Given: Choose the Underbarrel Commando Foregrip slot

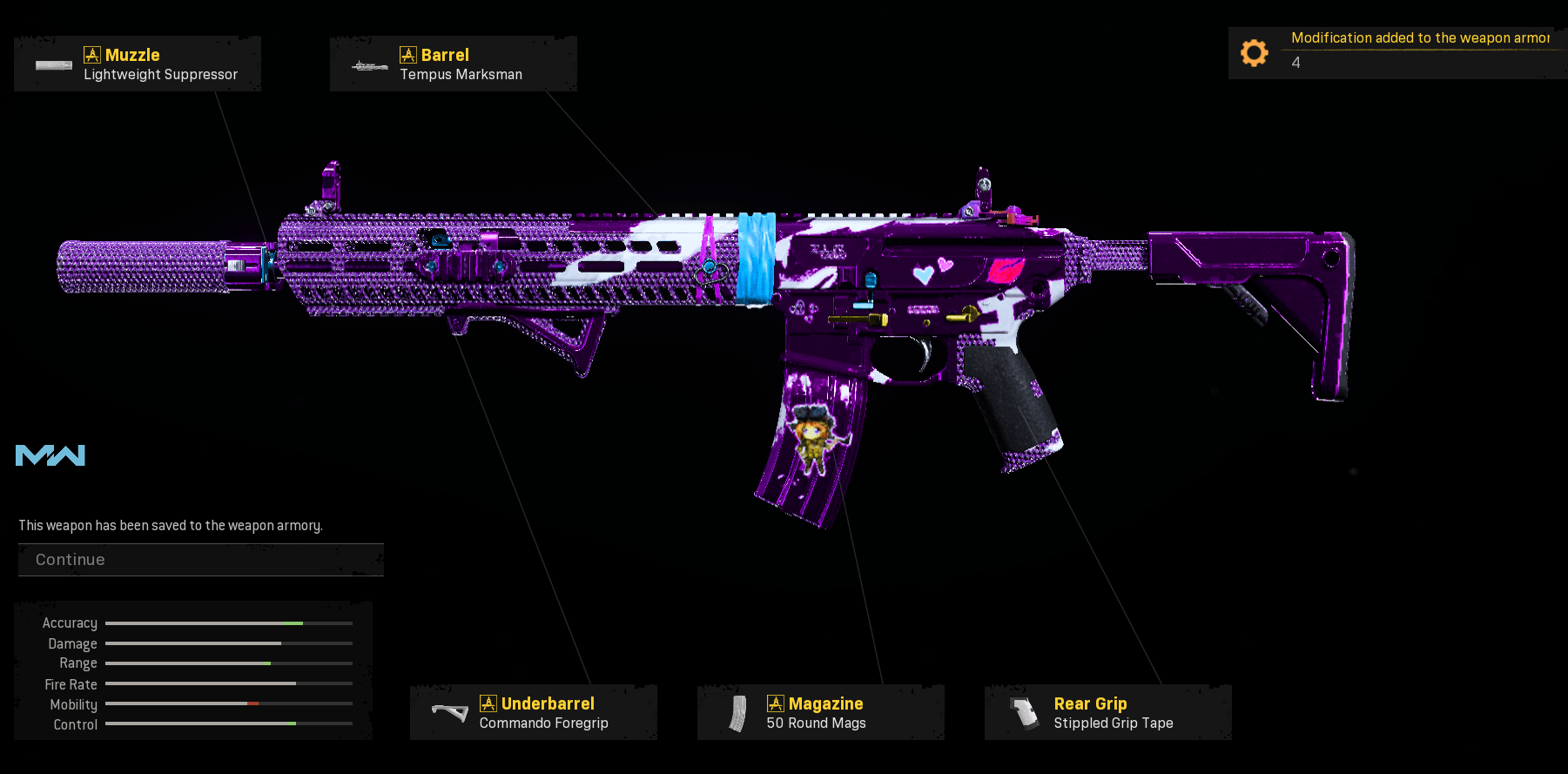Looking at the screenshot, I should pyautogui.click(x=533, y=713).
